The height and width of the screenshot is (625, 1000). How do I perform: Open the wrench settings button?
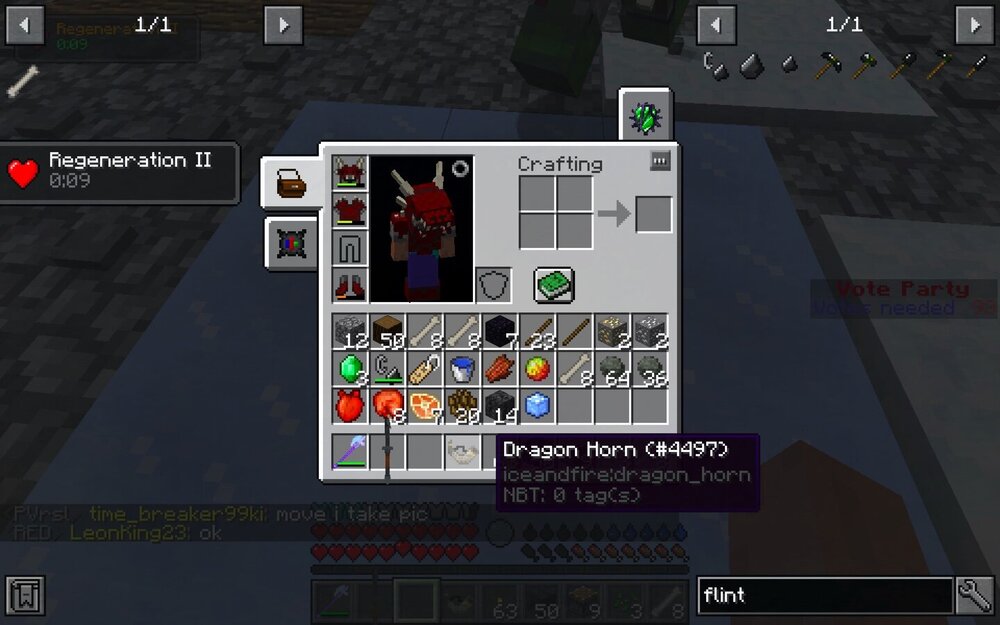coord(974,596)
